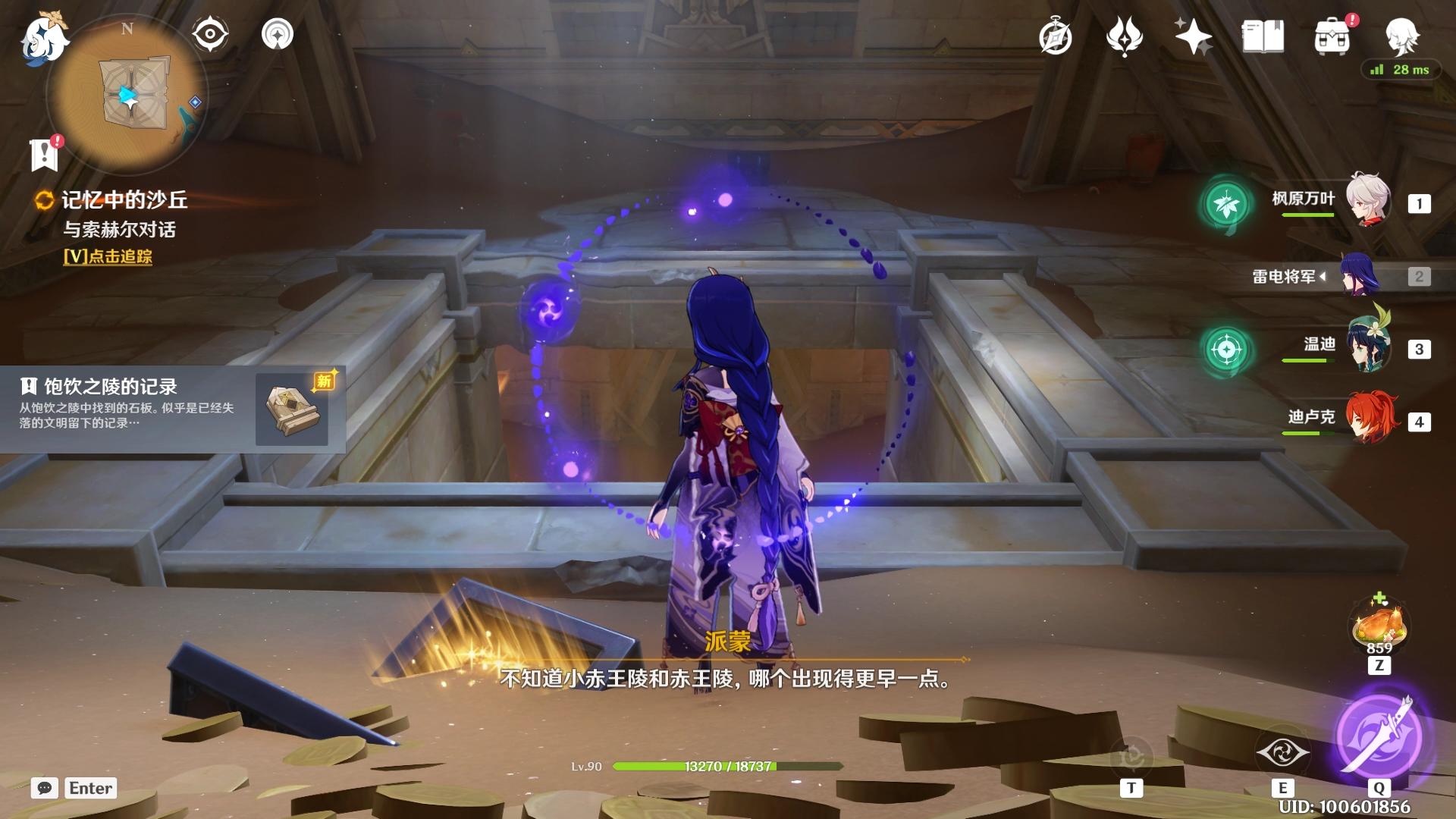
Task: Toggle the elemental sight eye icon
Action: pos(210,34)
